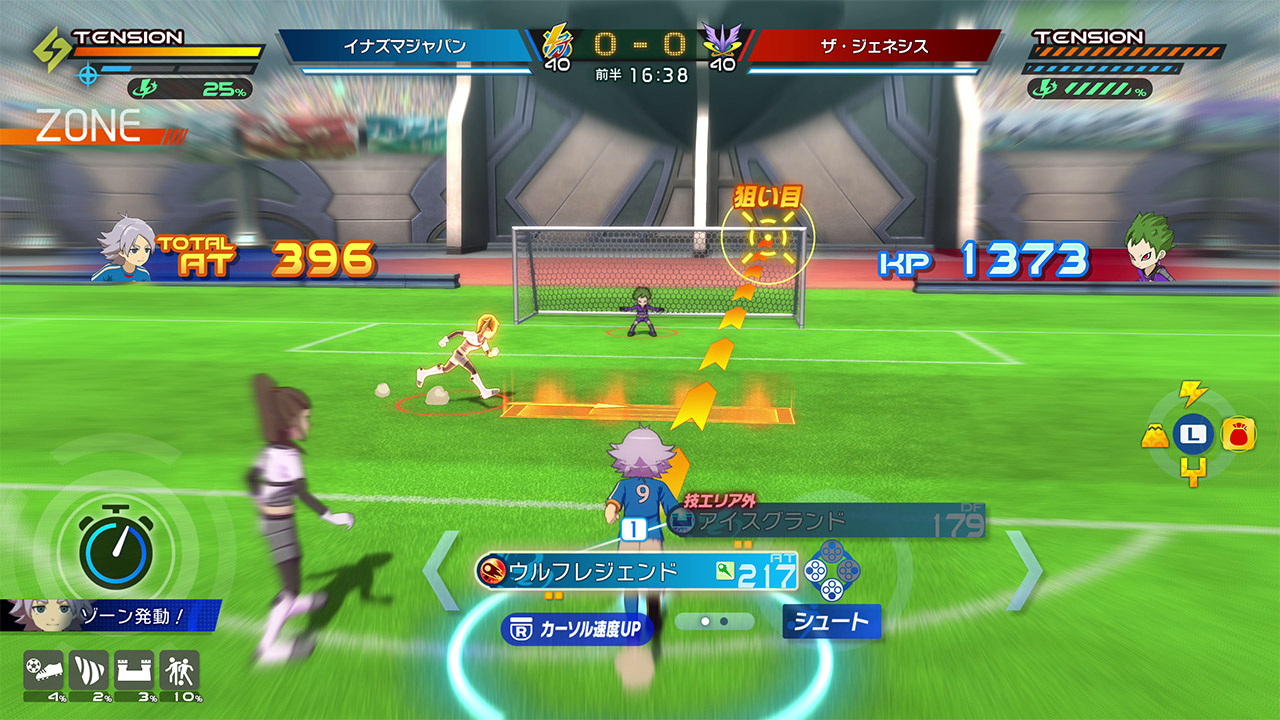Click the castle wall defense buff icon

pyautogui.click(x=134, y=670)
